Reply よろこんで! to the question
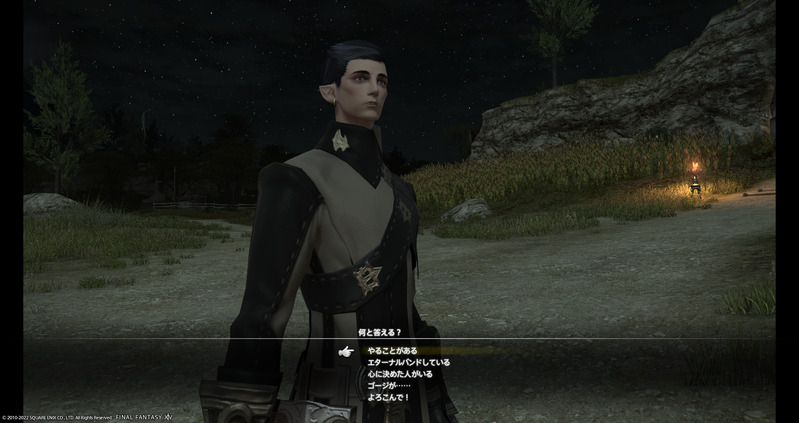The width and height of the screenshot is (799, 423). click(387, 397)
